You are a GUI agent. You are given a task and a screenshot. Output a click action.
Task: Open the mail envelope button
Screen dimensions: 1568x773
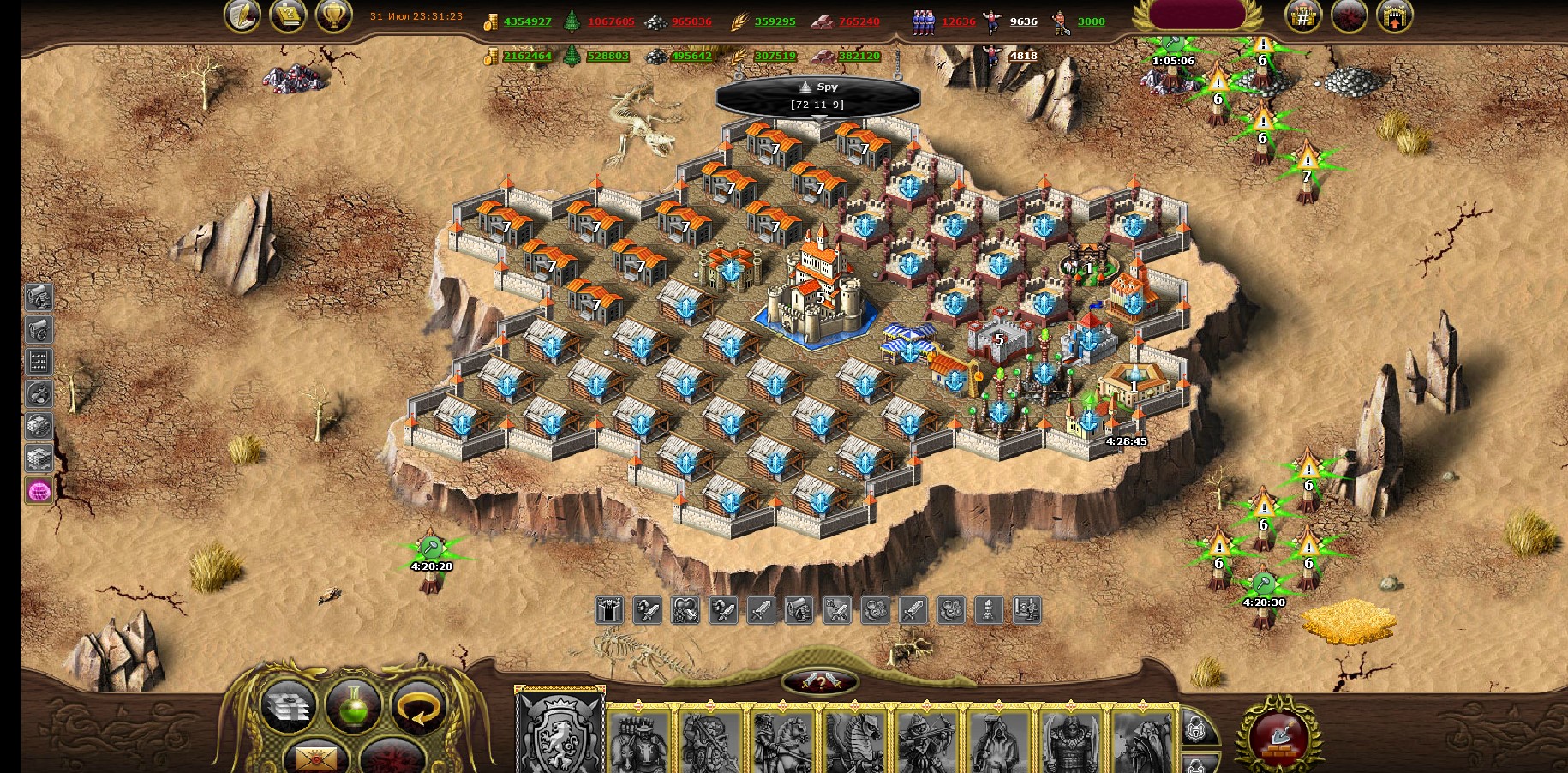coord(317,757)
